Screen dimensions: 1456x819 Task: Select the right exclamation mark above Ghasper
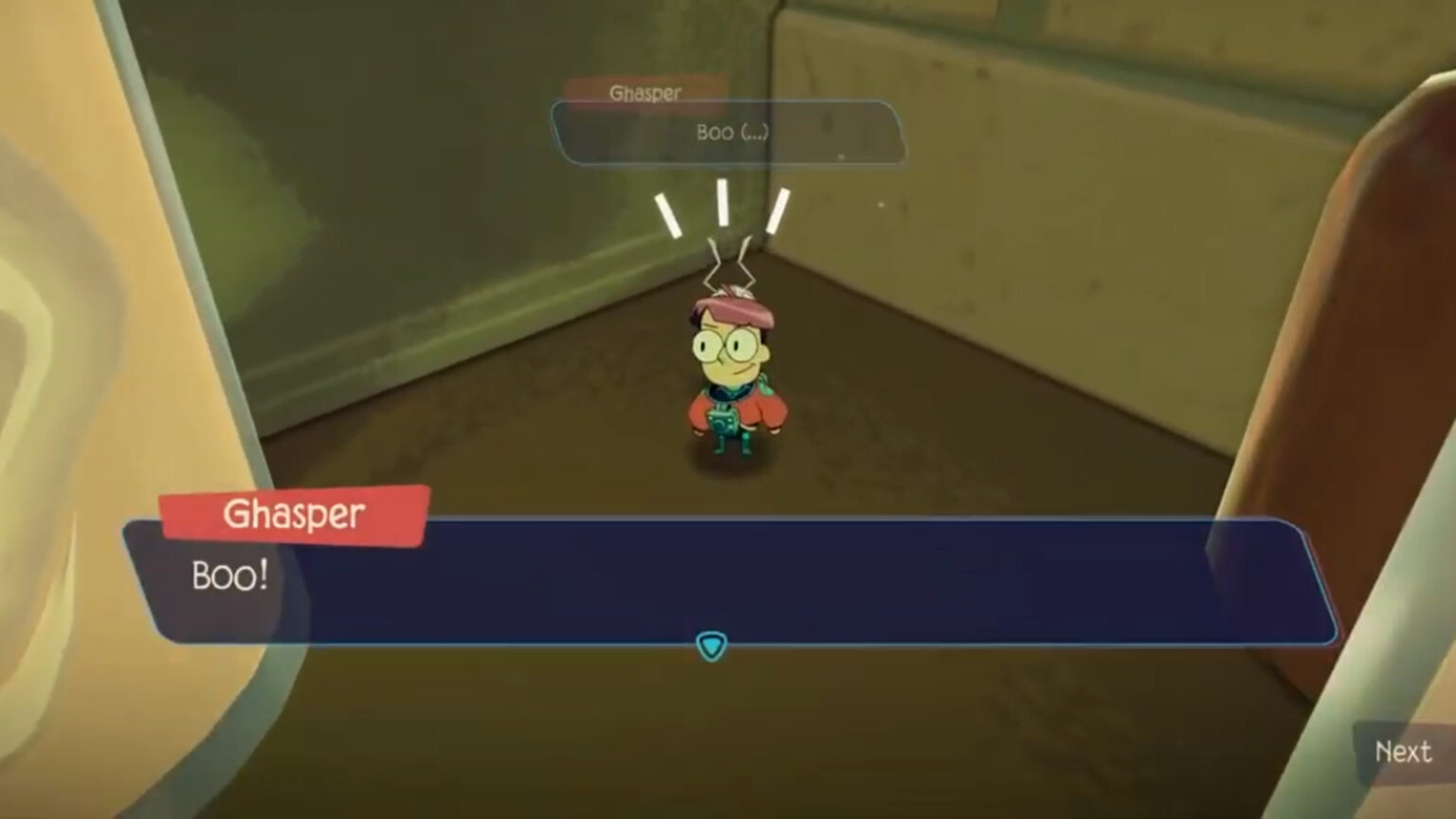point(777,210)
